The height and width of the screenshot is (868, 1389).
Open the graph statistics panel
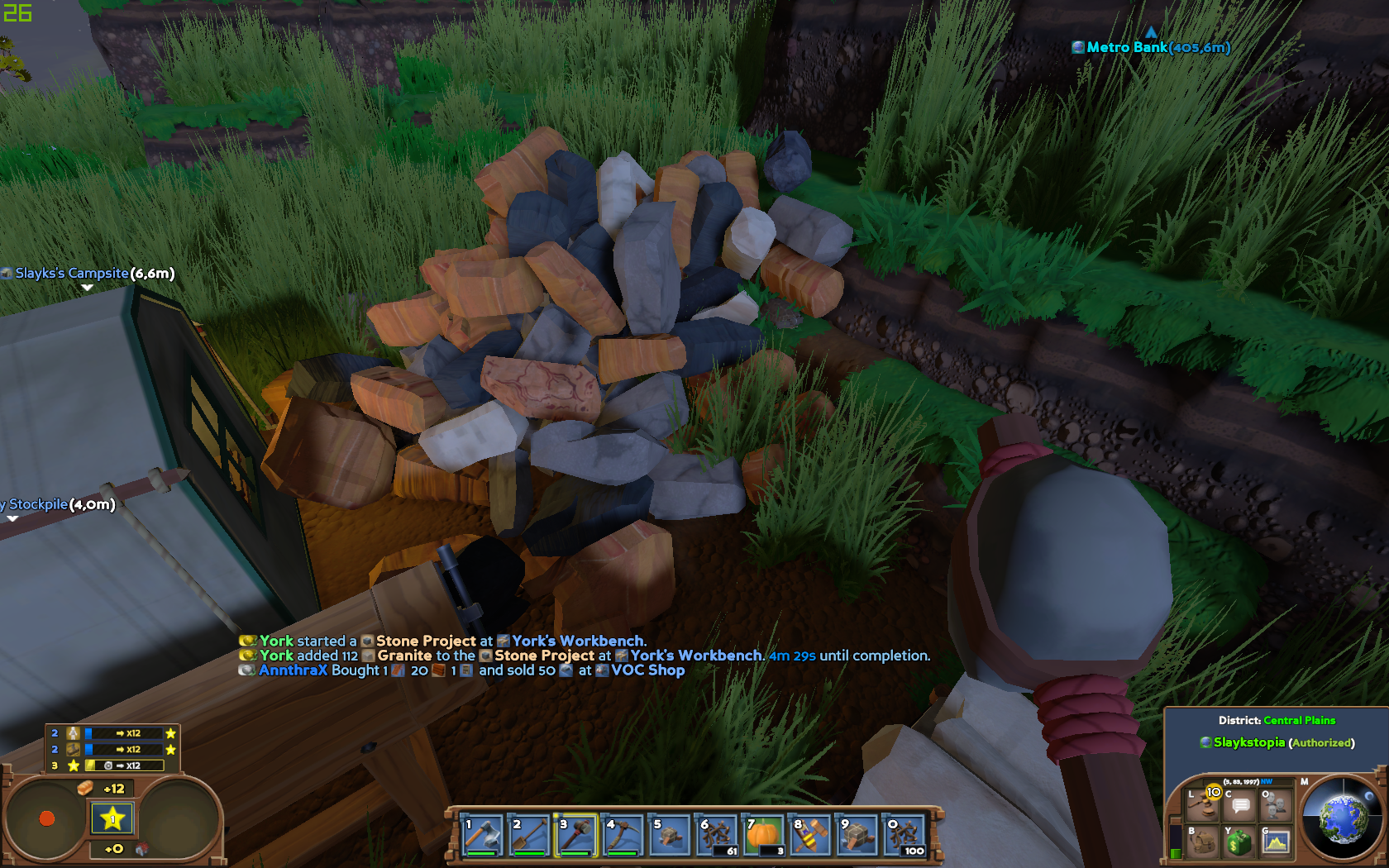[1276, 842]
